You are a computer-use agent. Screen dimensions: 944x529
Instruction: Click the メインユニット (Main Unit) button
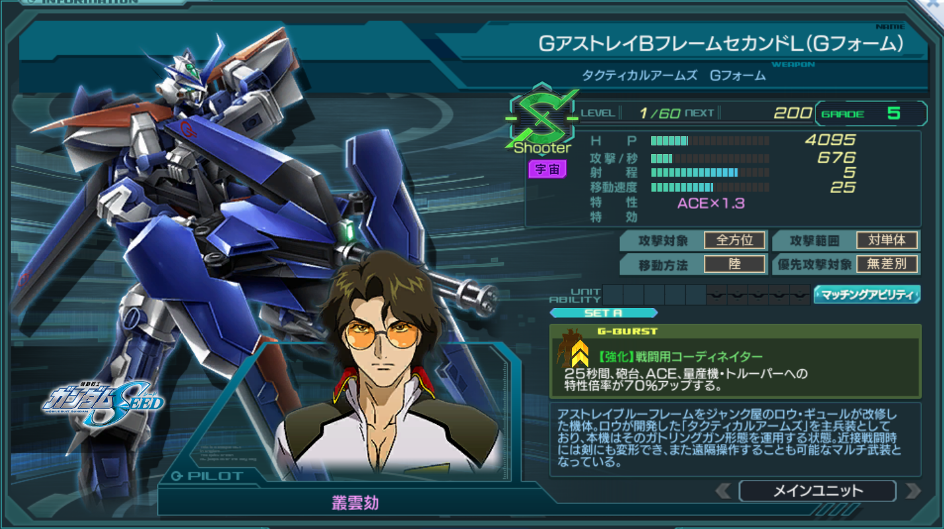(817, 491)
